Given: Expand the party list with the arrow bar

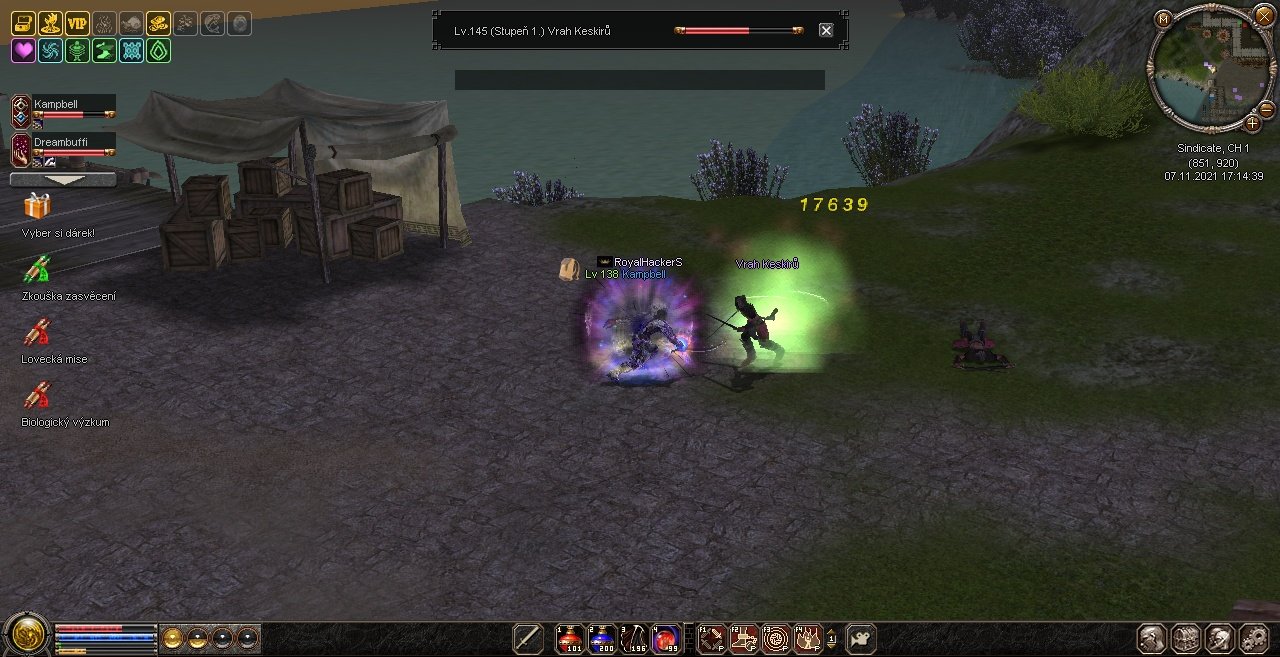Looking at the screenshot, I should (x=62, y=180).
